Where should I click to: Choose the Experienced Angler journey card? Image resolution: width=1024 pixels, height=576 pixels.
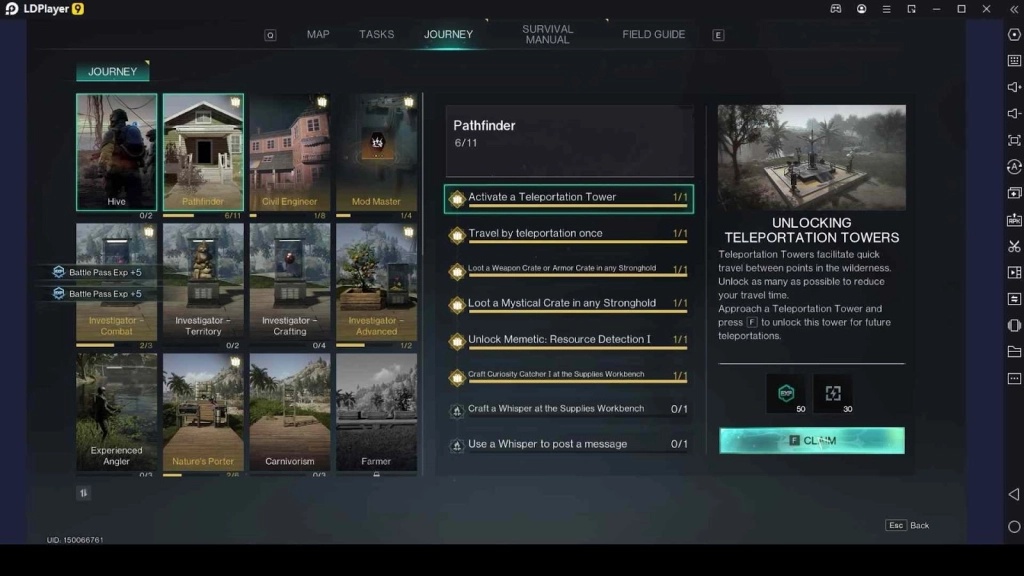click(x=117, y=410)
